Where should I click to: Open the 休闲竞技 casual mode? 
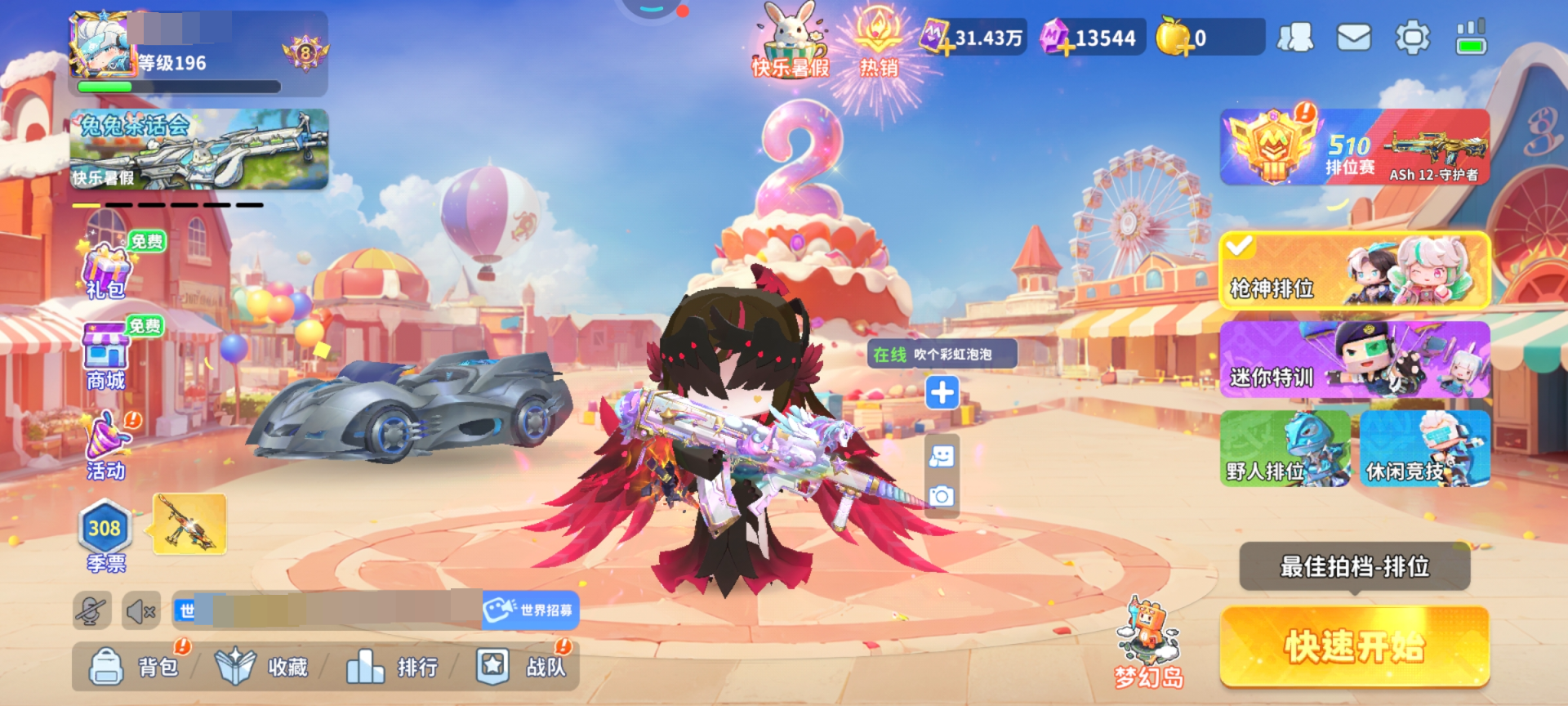[x=1424, y=449]
